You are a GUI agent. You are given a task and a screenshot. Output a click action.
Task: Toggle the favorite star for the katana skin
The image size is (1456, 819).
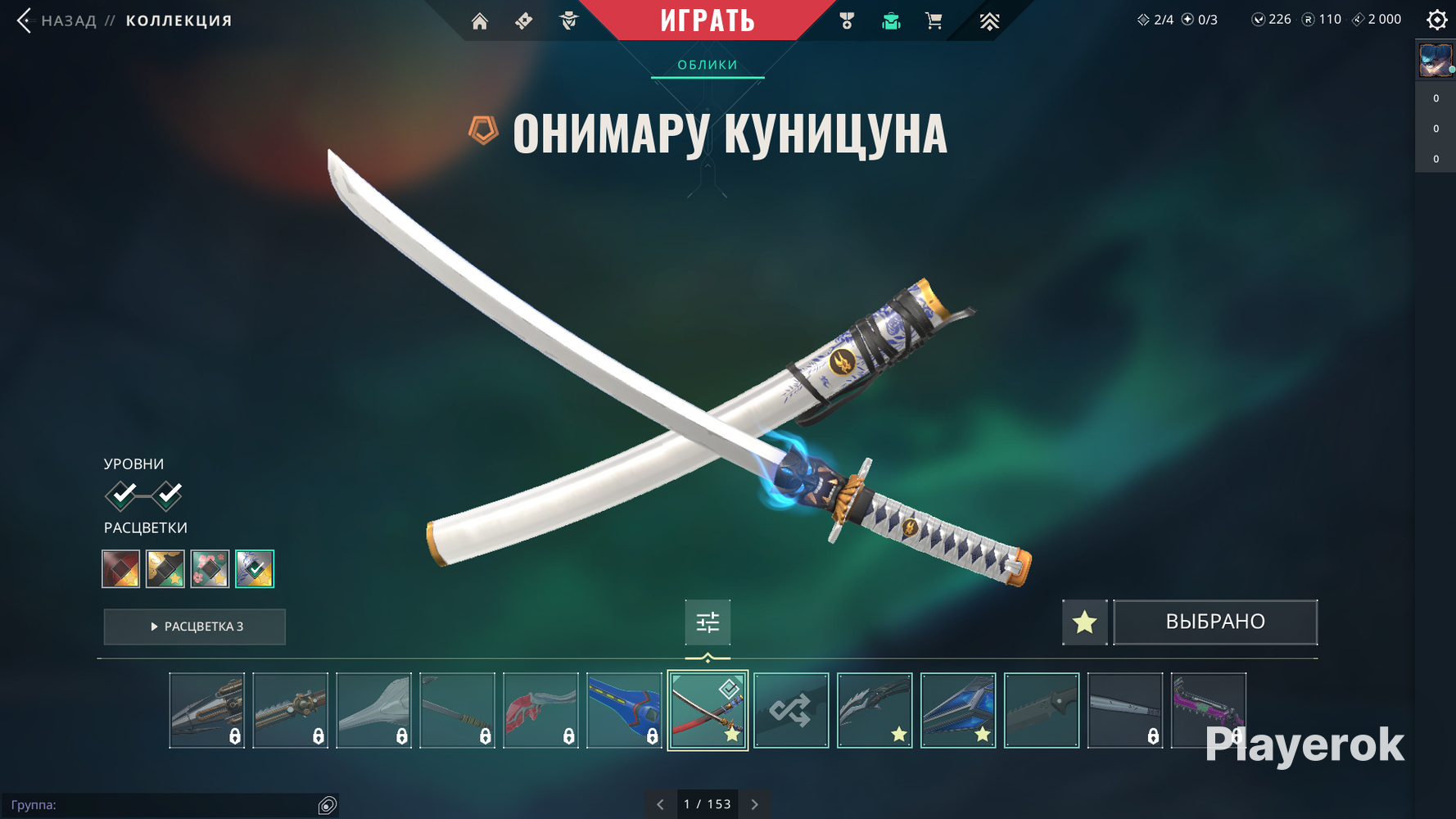[x=1084, y=622]
